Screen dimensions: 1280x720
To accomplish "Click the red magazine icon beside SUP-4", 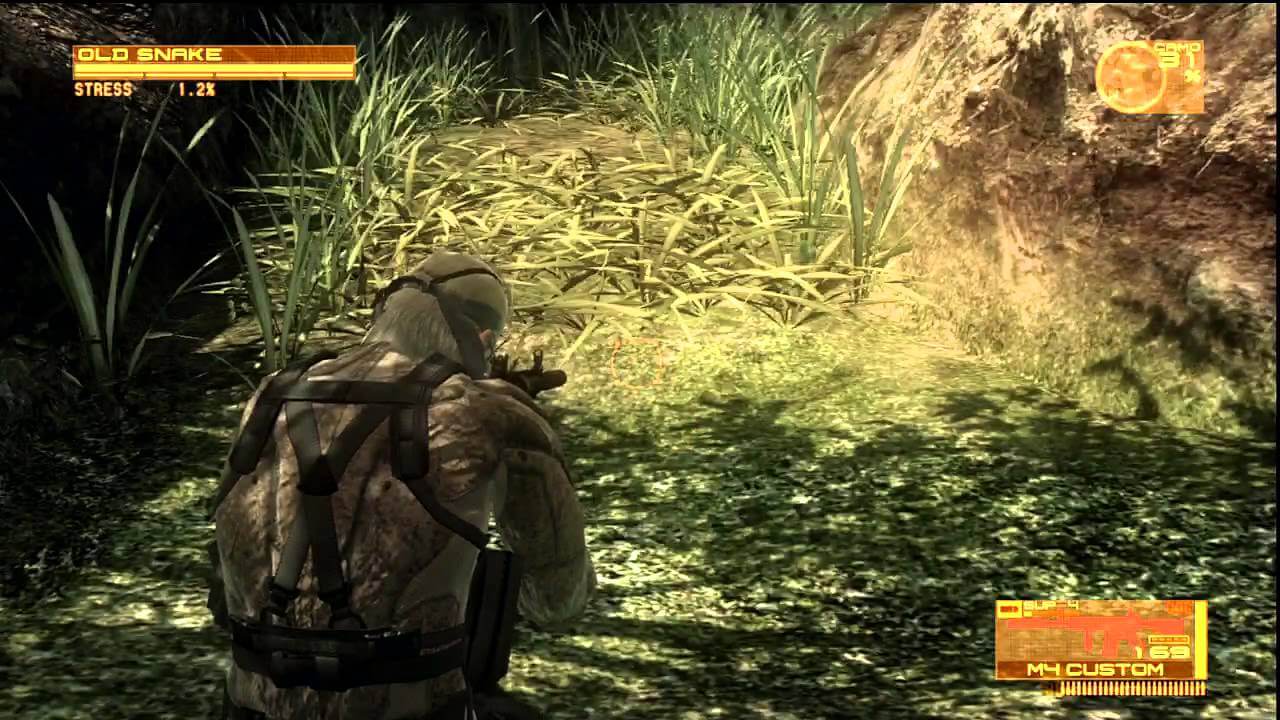I will pos(1013,606).
